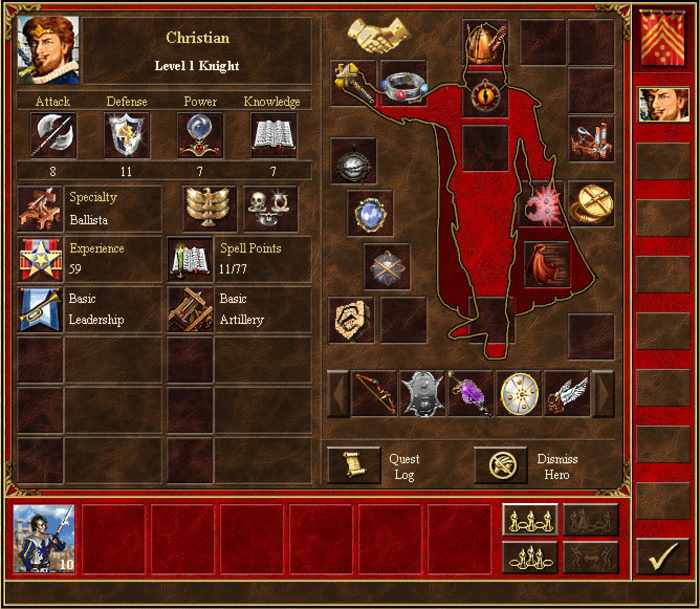Pick the winged artifact in the backpack

click(x=566, y=394)
